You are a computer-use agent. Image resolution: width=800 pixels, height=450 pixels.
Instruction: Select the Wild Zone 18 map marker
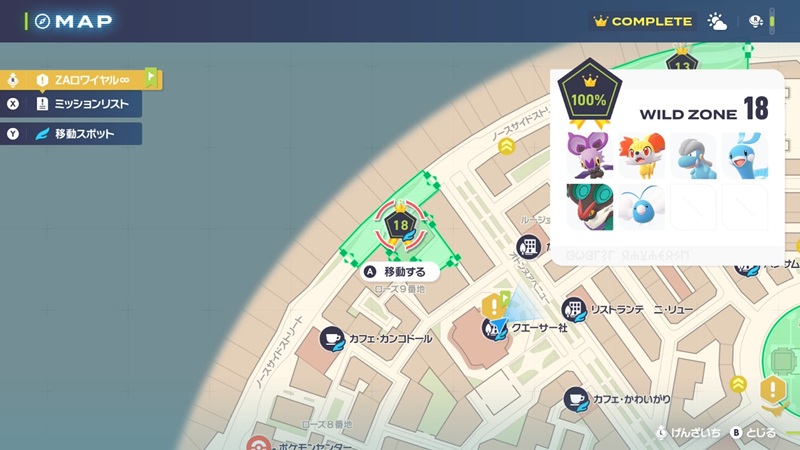[401, 225]
